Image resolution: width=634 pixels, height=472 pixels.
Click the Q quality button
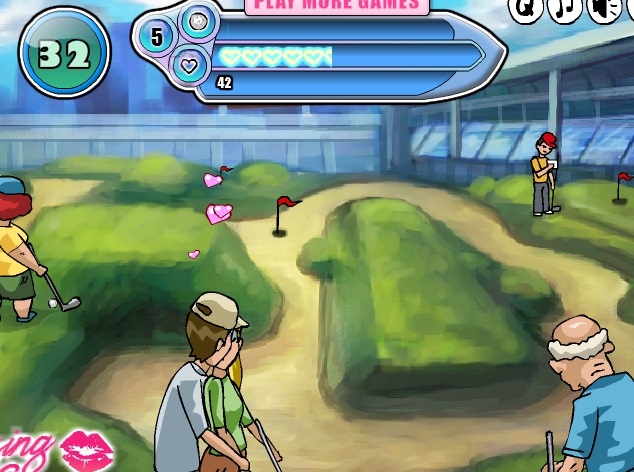[x=526, y=9]
